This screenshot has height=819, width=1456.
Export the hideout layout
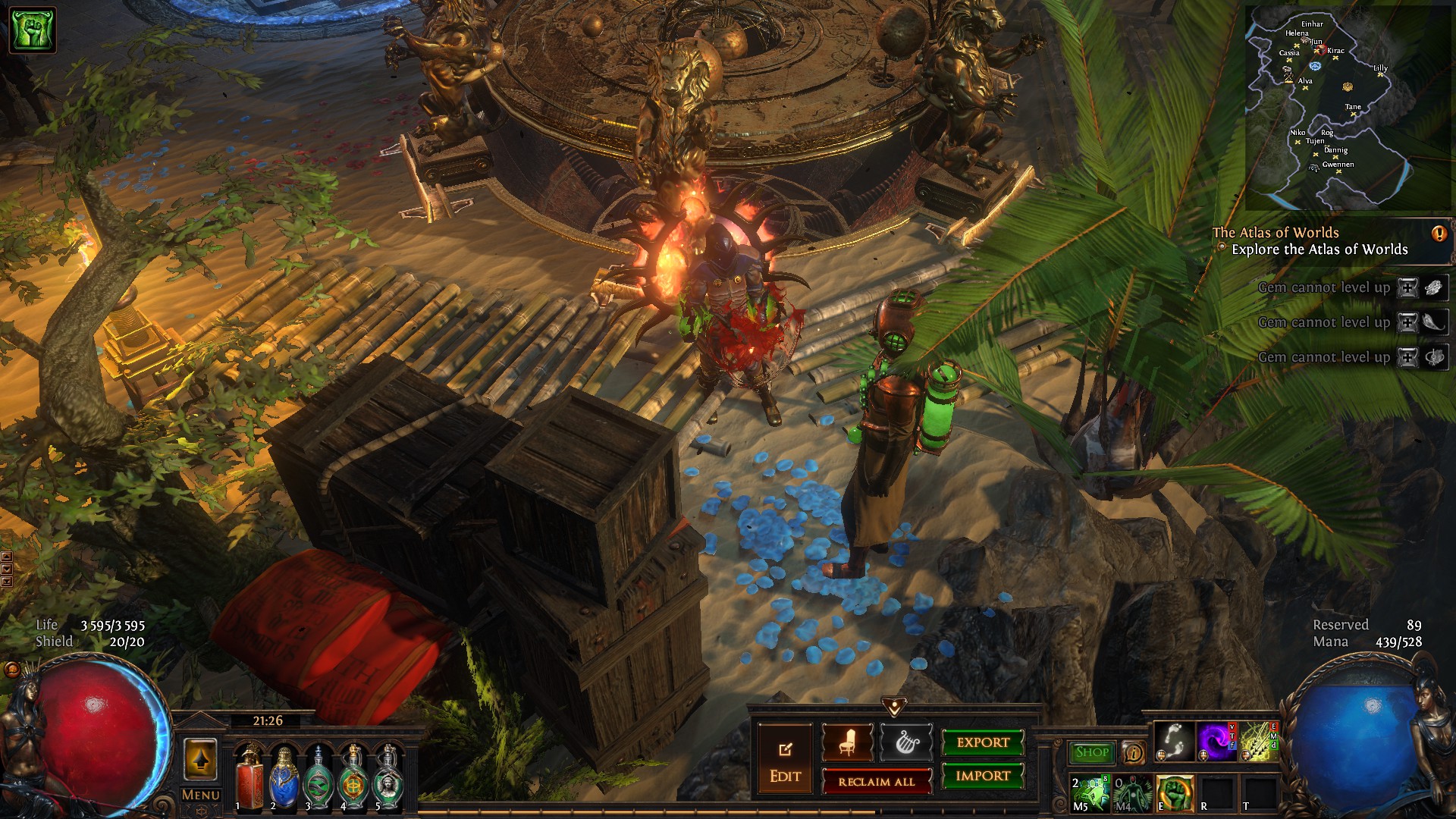[x=983, y=742]
